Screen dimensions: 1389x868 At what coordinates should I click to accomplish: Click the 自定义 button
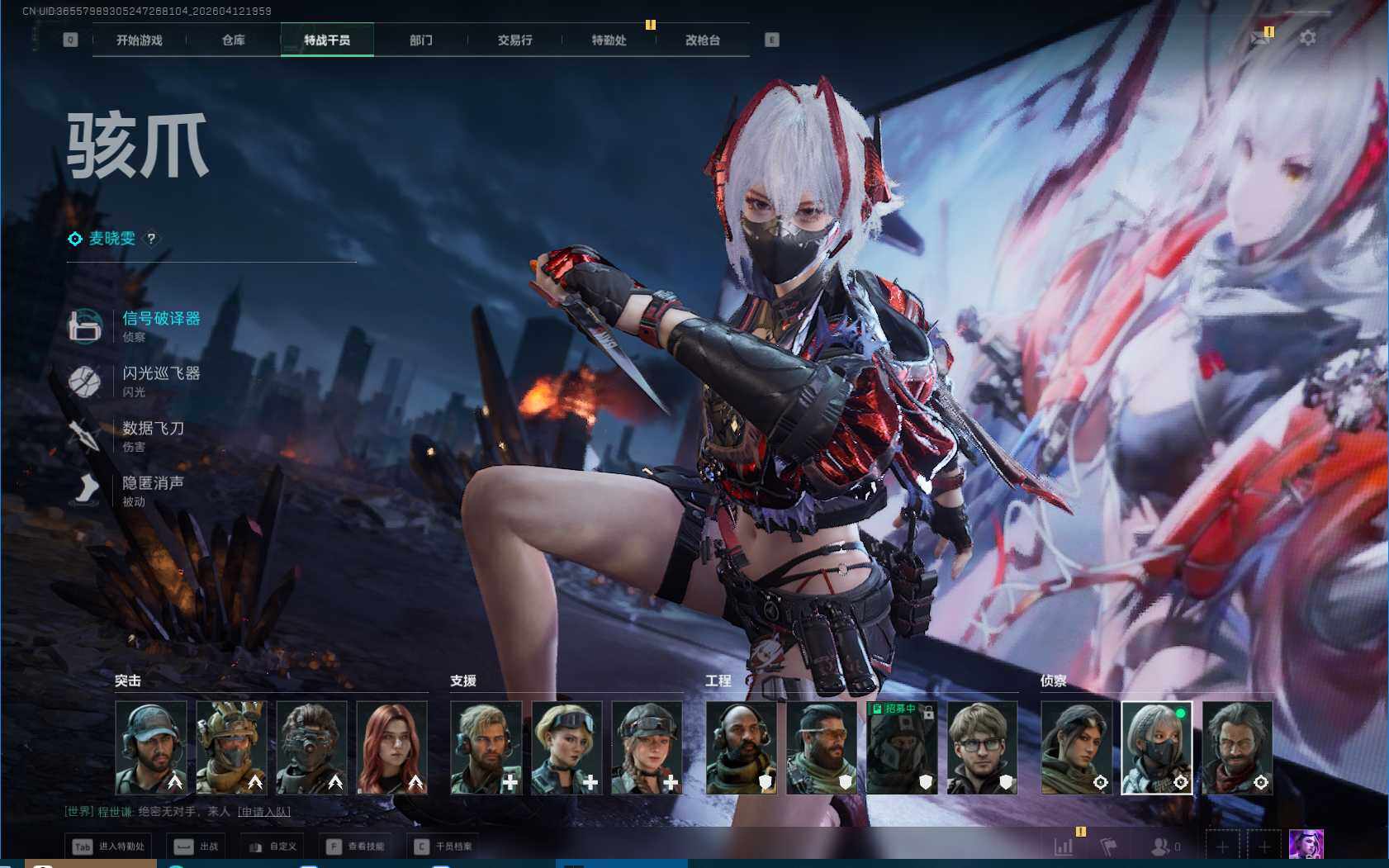pyautogui.click(x=273, y=847)
